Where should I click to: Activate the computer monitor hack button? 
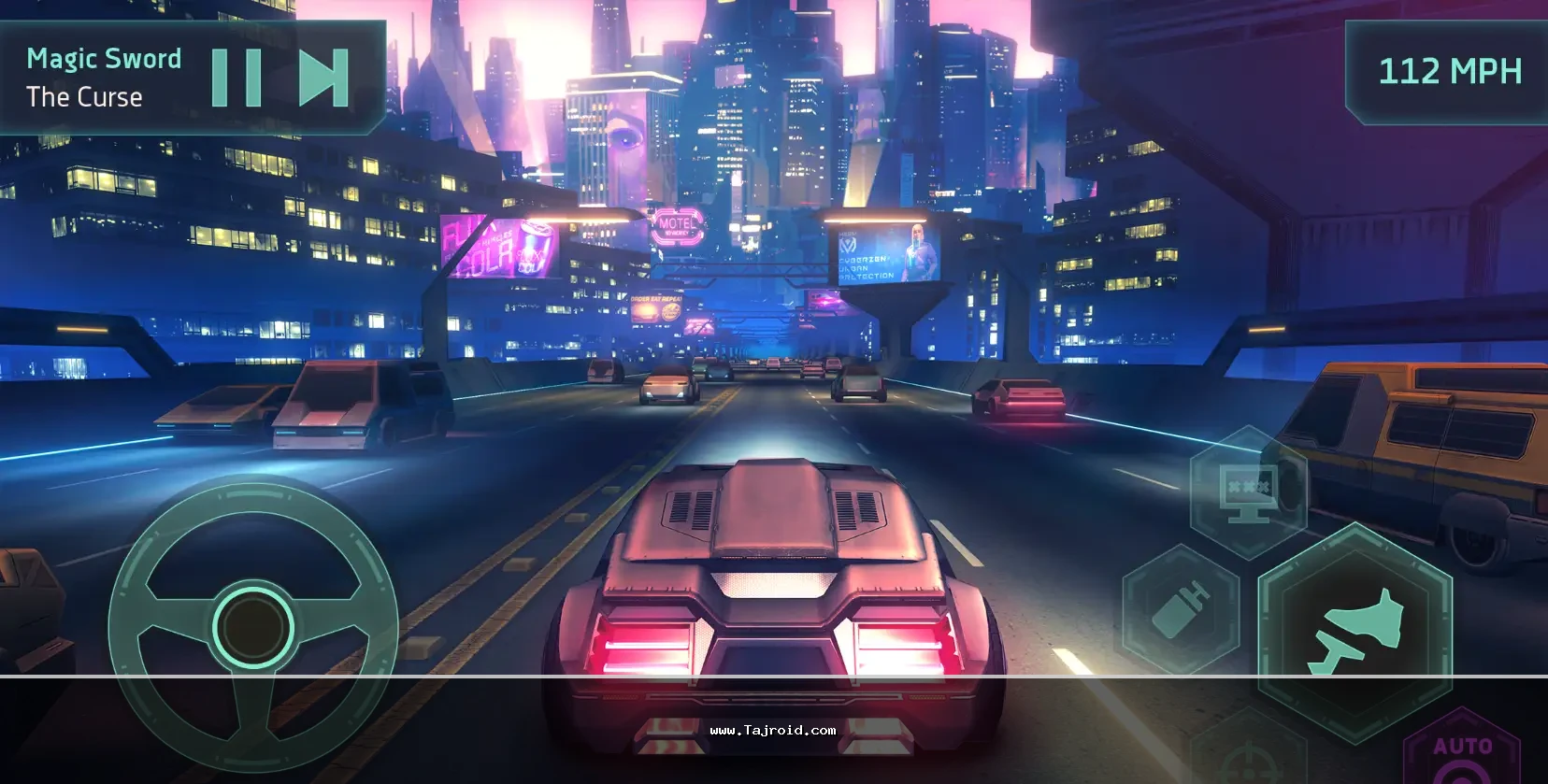point(1249,492)
